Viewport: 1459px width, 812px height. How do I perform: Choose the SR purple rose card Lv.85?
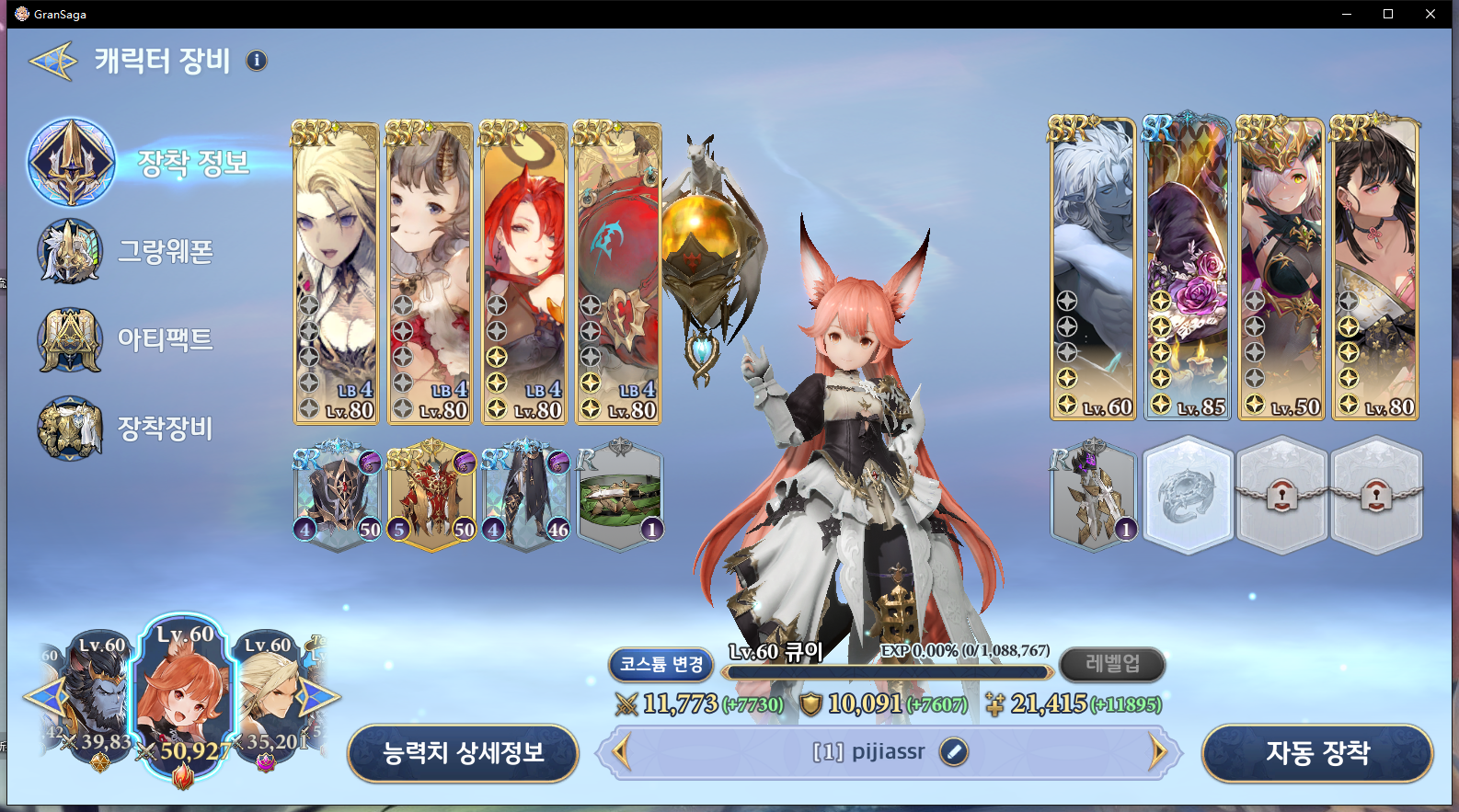tap(1188, 268)
